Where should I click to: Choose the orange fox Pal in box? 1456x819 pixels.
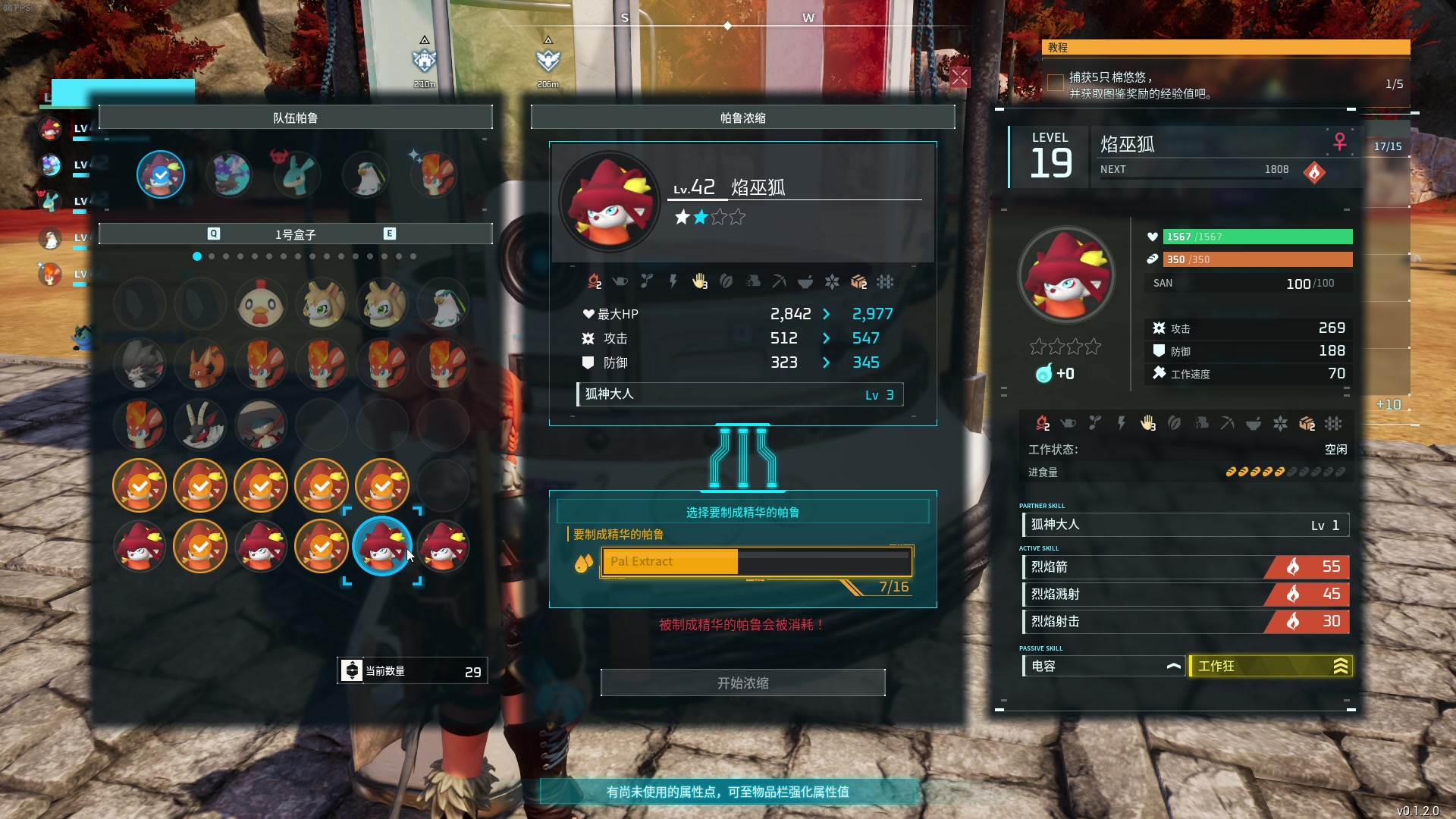pyautogui.click(x=200, y=365)
